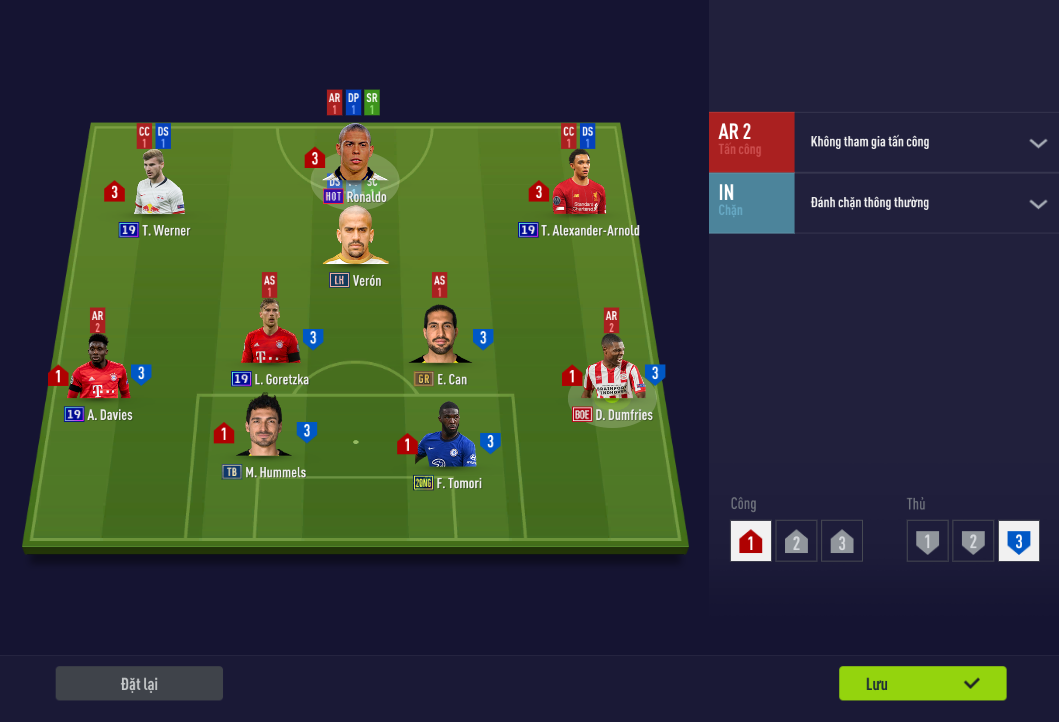Set defense (Thủ) level to 3
Viewport: 1059px width, 722px height.
point(1018,541)
